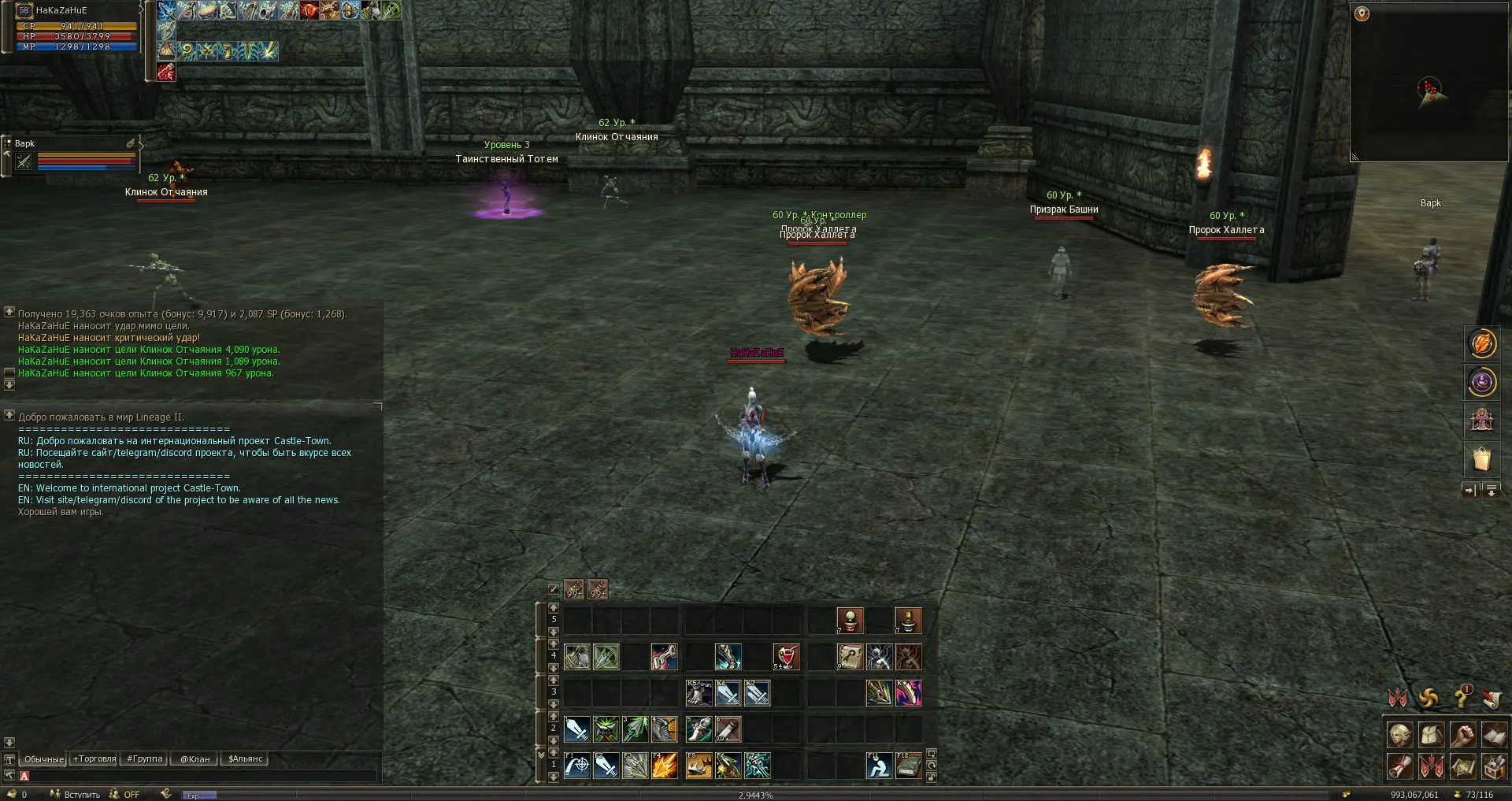Open the #Группа chat tab

[x=144, y=759]
